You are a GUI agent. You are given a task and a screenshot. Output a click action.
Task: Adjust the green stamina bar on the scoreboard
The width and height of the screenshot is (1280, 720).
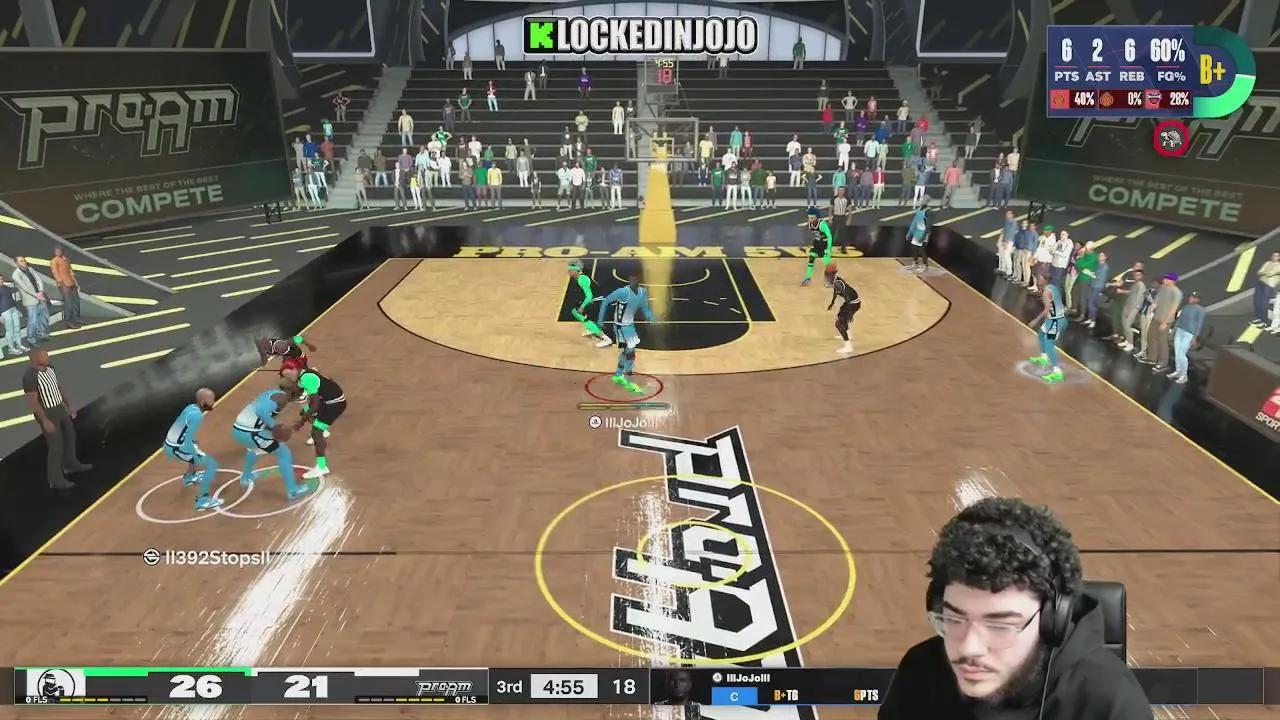tap(170, 672)
